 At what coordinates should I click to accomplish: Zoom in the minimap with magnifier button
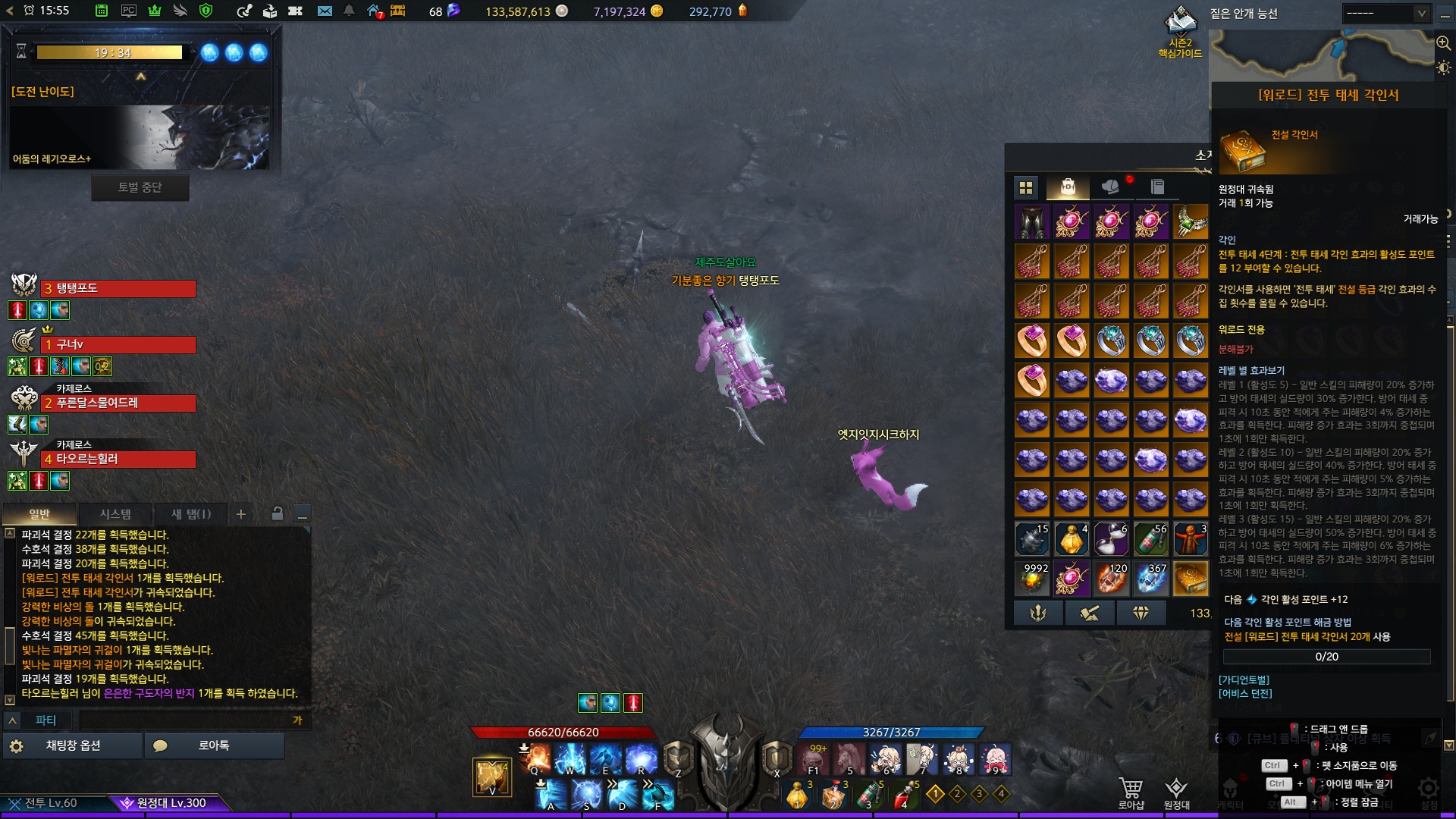tap(1443, 43)
